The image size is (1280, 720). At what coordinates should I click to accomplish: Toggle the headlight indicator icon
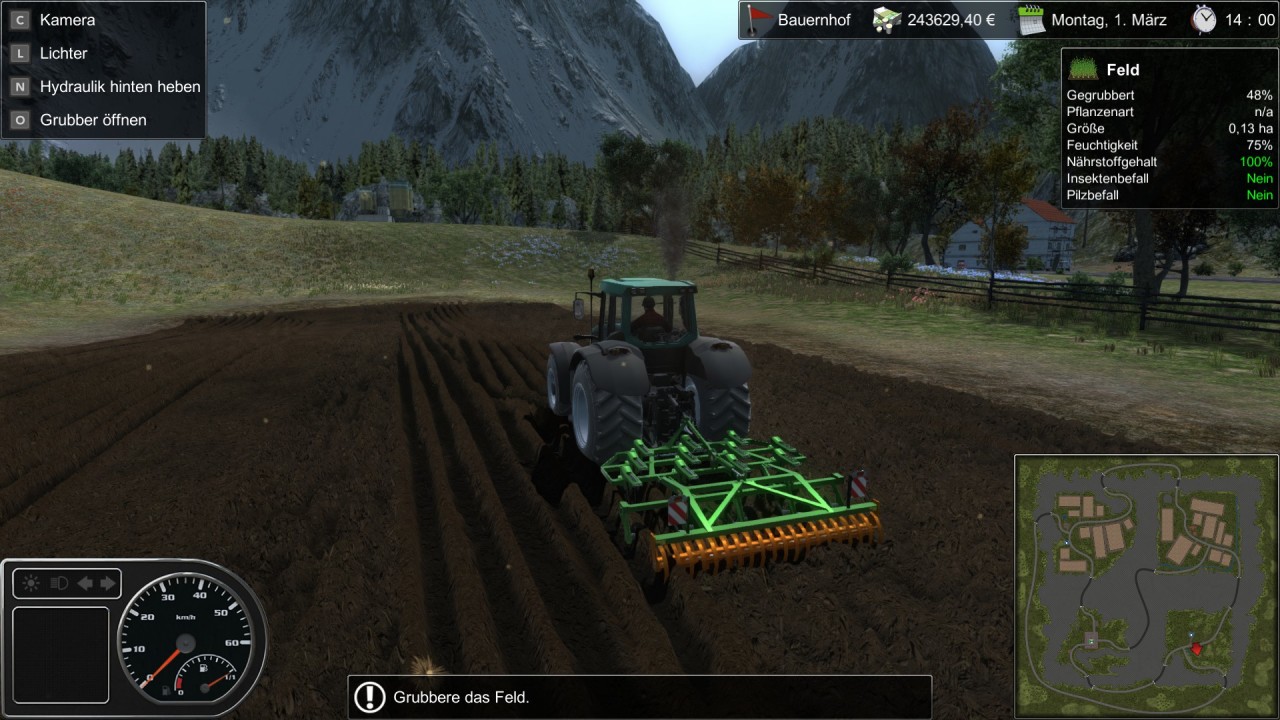59,583
